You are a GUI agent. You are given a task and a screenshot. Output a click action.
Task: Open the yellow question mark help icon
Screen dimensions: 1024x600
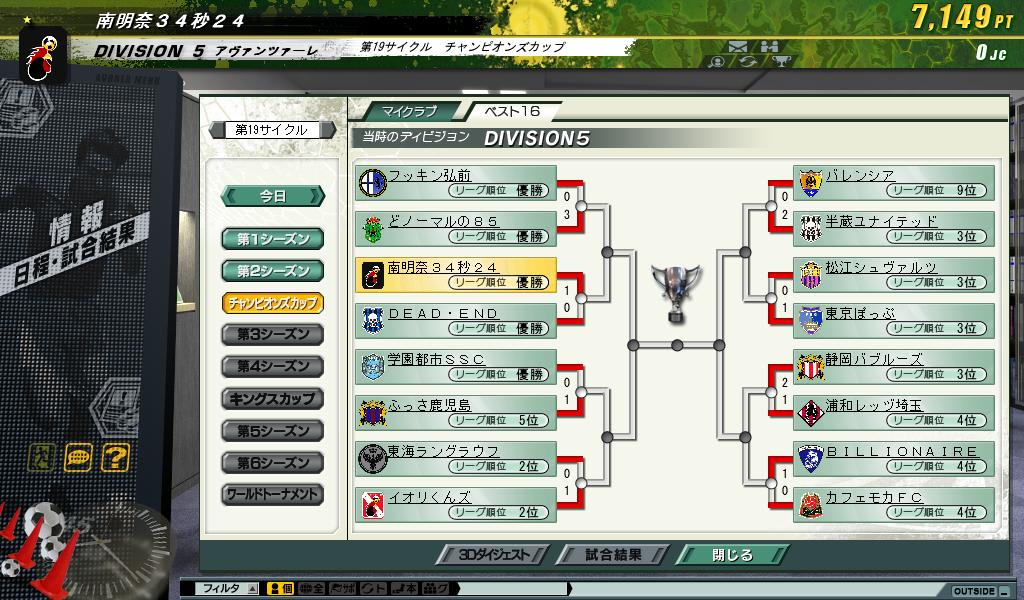click(x=115, y=458)
